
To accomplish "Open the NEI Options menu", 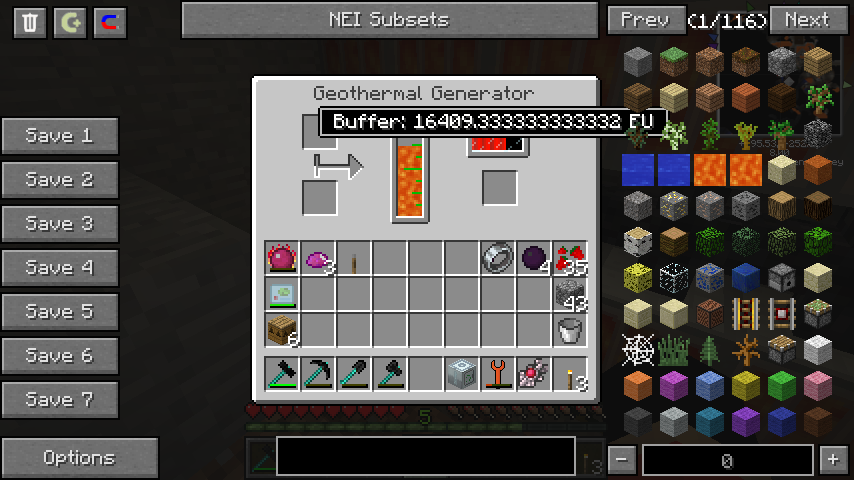I will click(x=79, y=458).
